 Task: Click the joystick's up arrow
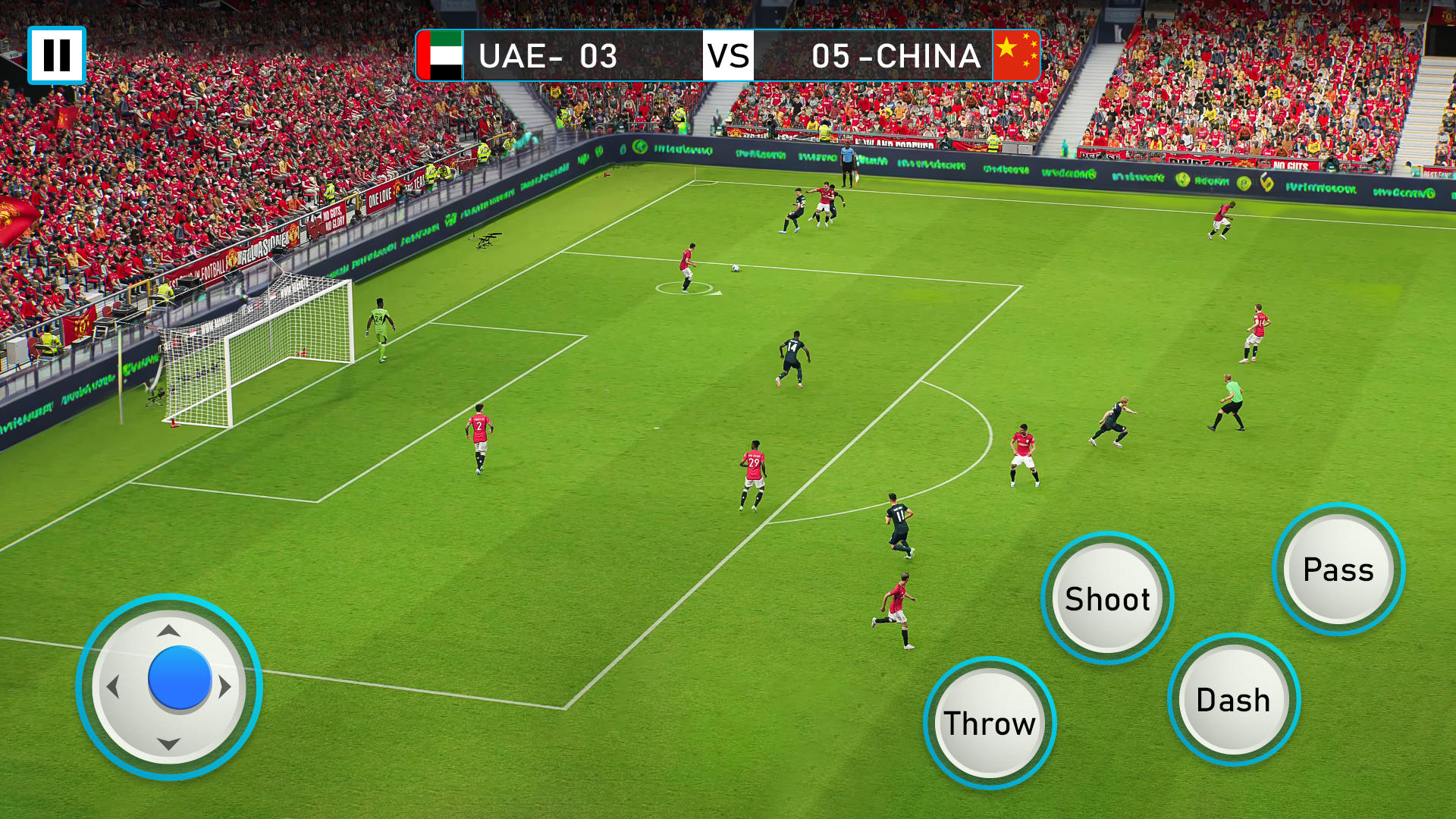[168, 631]
